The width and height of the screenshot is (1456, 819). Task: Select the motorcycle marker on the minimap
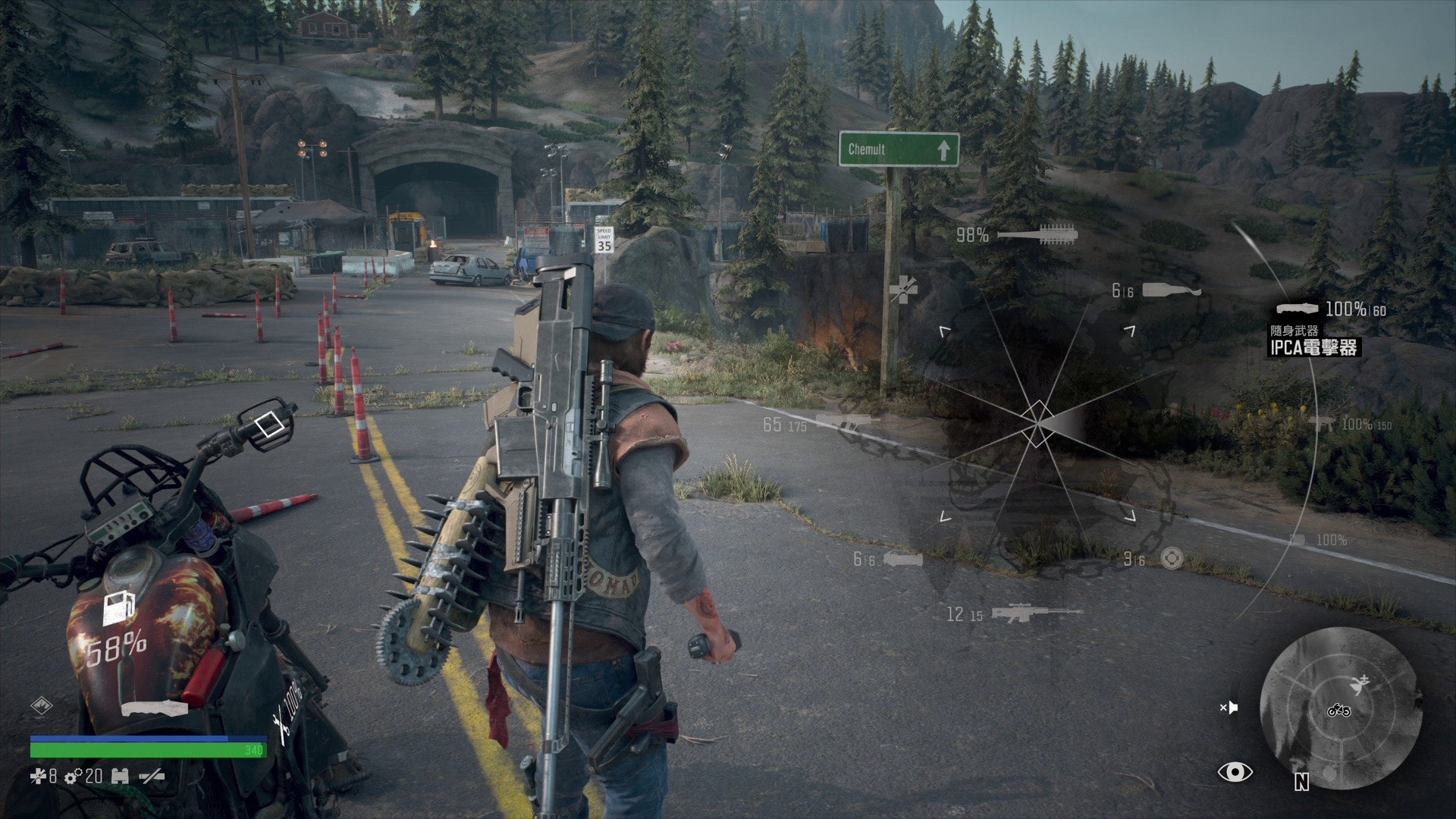click(1338, 711)
